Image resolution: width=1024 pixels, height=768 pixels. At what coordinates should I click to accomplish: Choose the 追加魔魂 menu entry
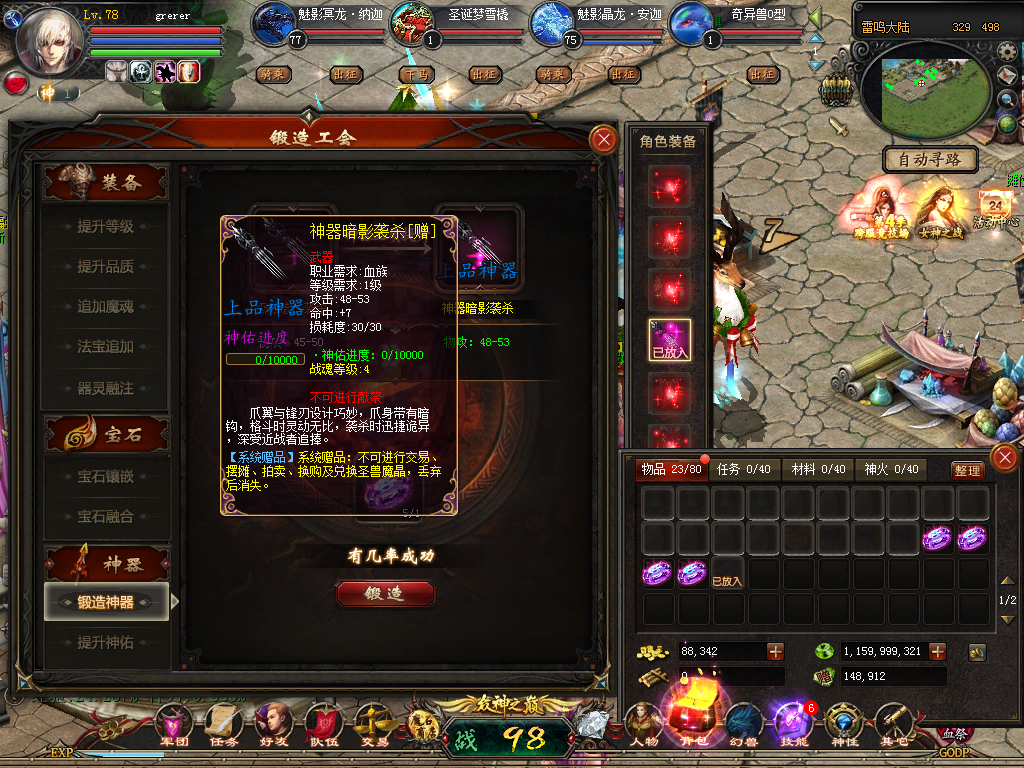[x=105, y=307]
